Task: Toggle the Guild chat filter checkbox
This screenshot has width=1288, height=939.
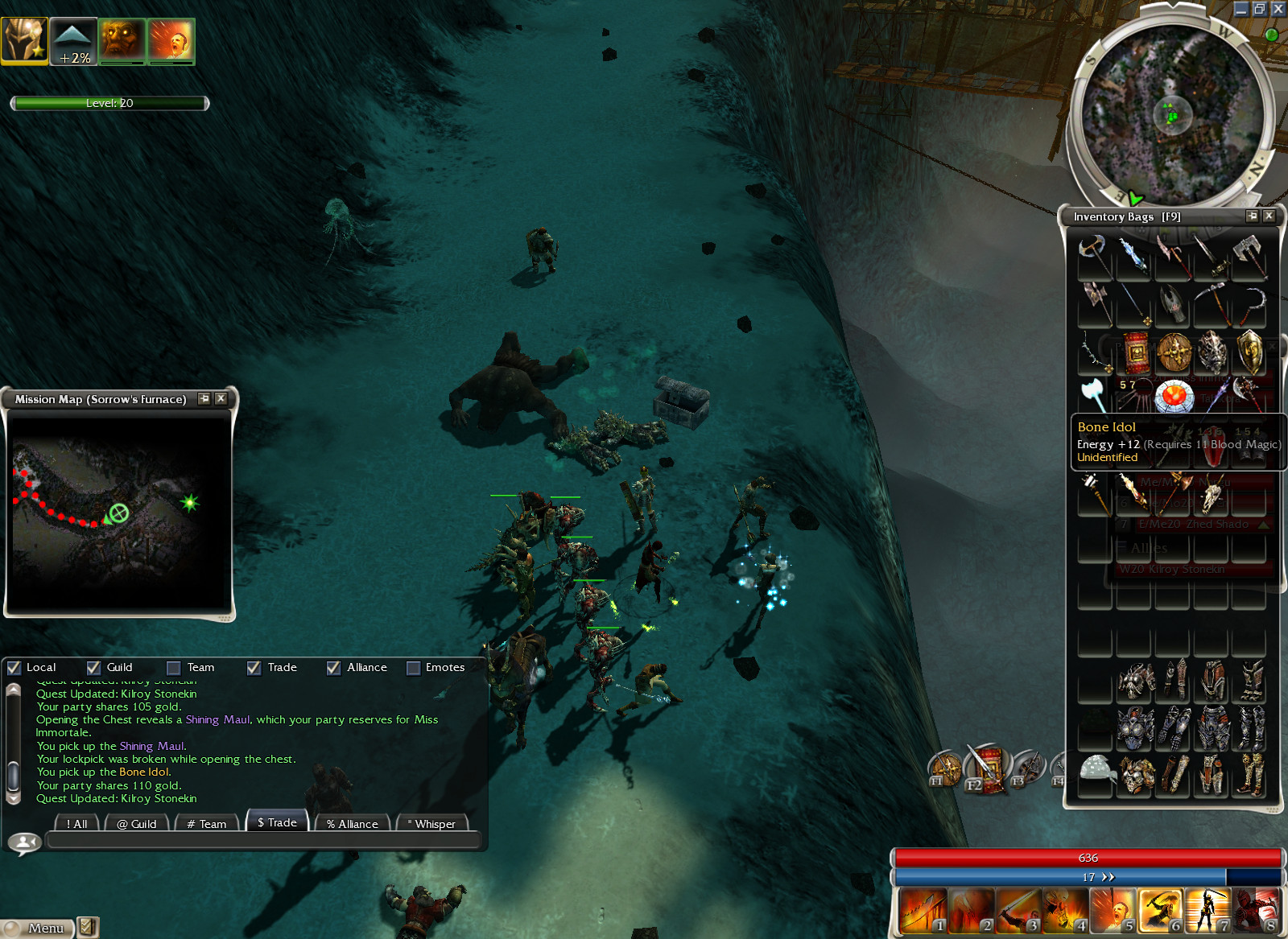Action: pyautogui.click(x=94, y=668)
